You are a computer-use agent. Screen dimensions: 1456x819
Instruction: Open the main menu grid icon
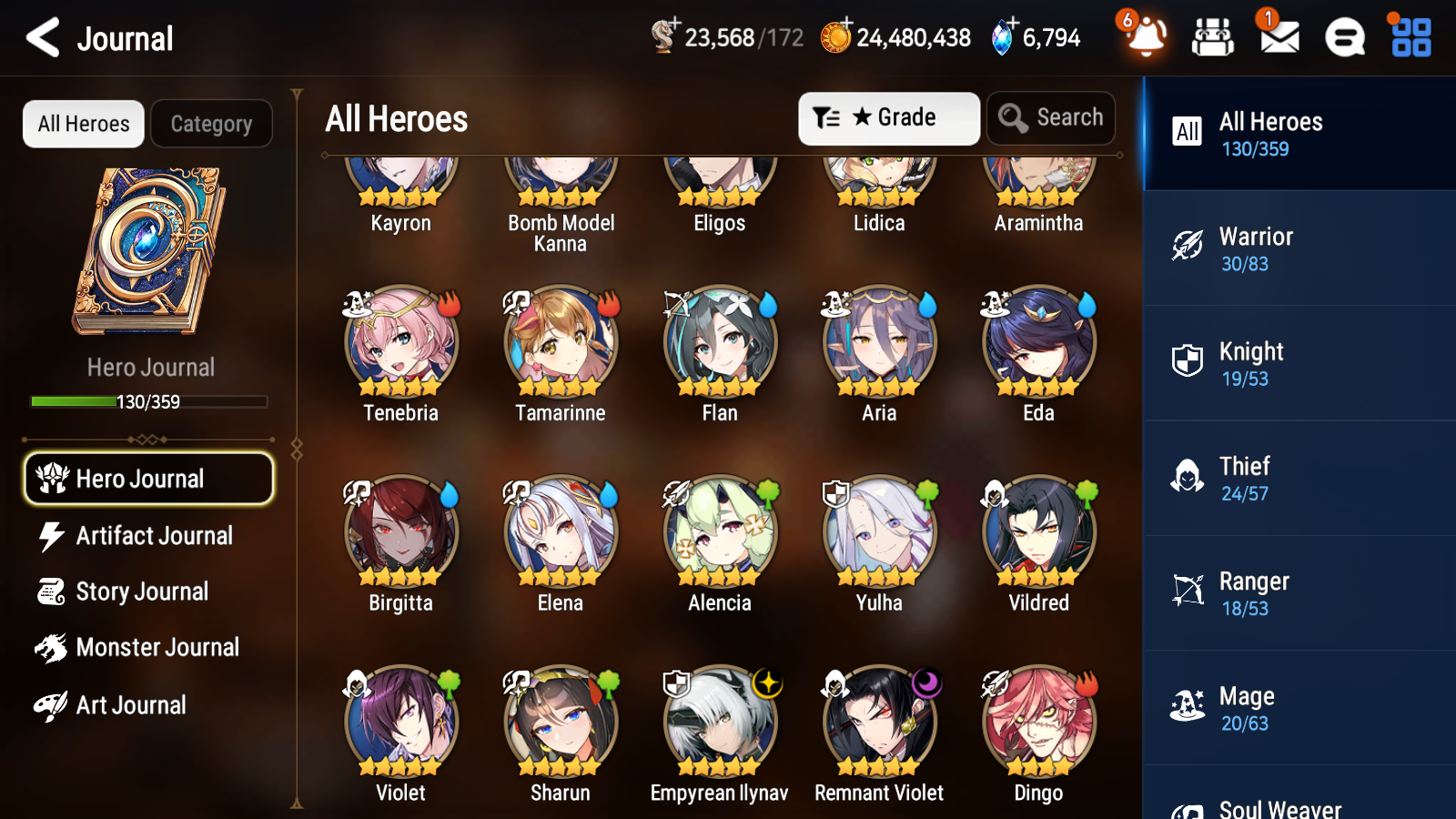pos(1409,37)
